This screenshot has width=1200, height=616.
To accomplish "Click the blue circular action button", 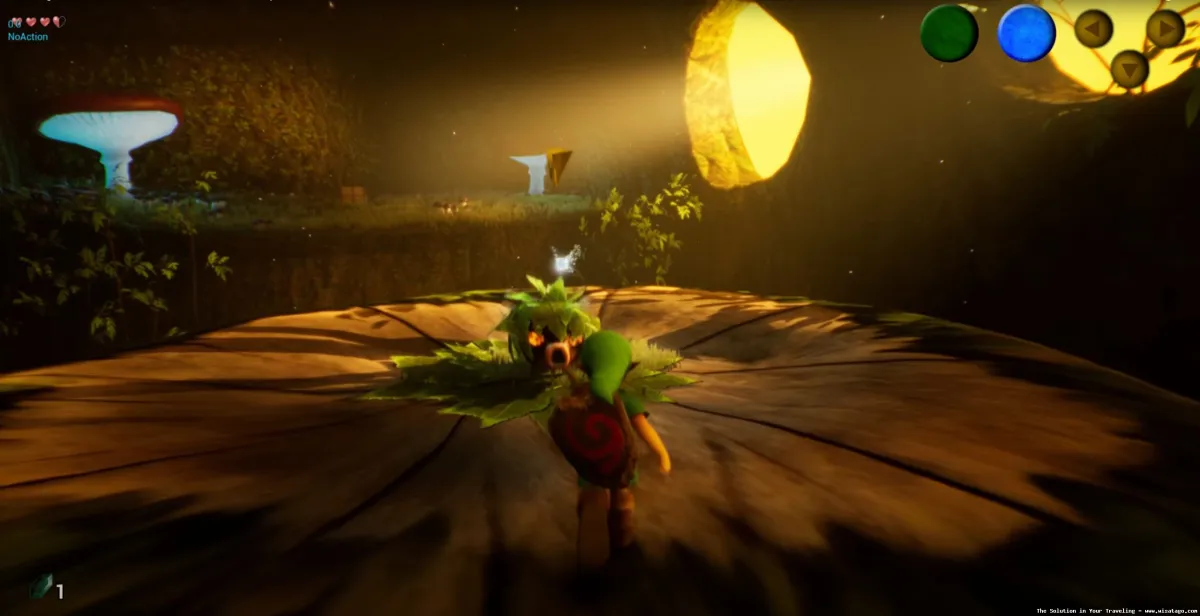I will [1026, 33].
